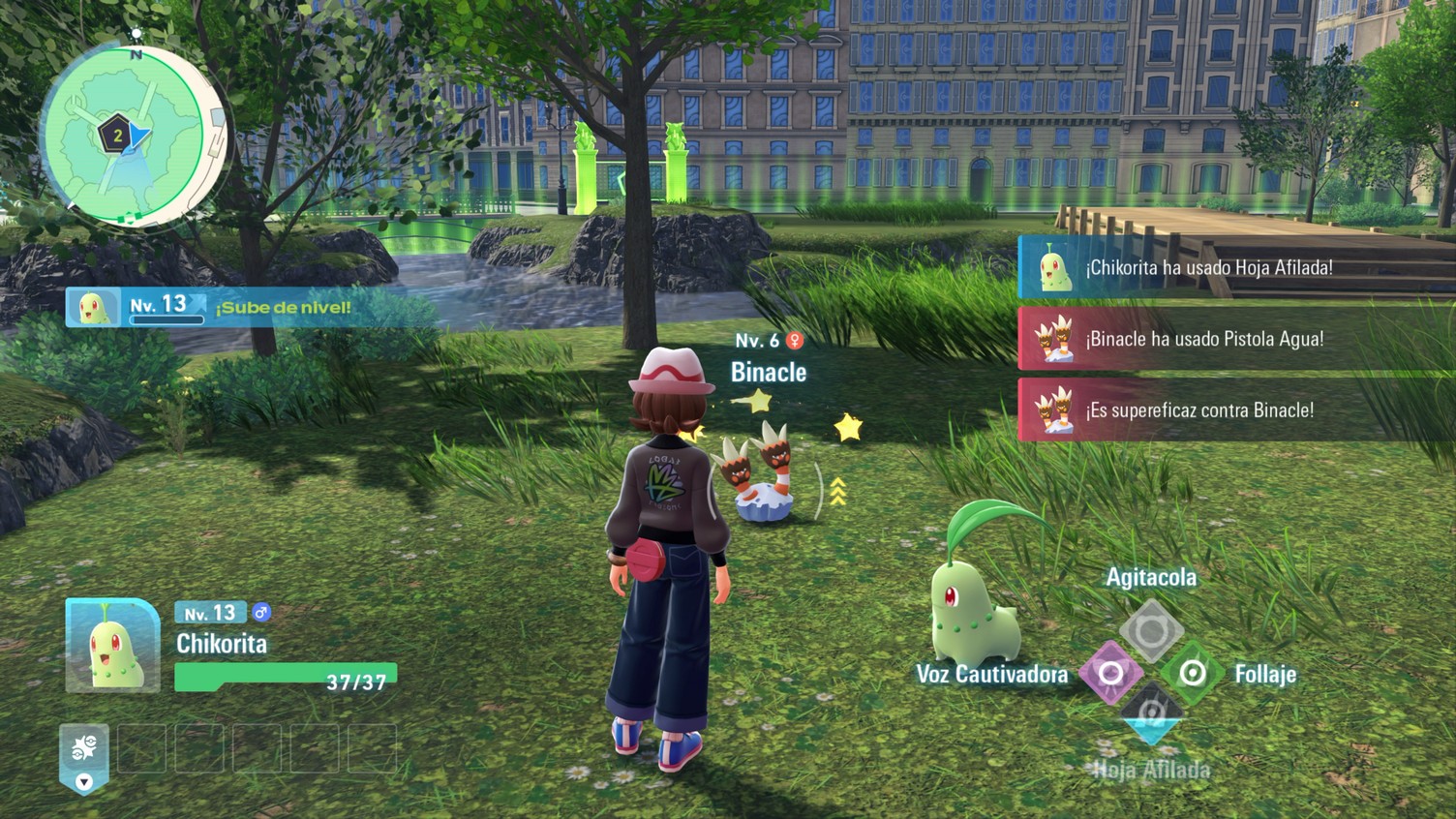Use the Agitacola move
Screen dimensions: 1456x819
1151,631
